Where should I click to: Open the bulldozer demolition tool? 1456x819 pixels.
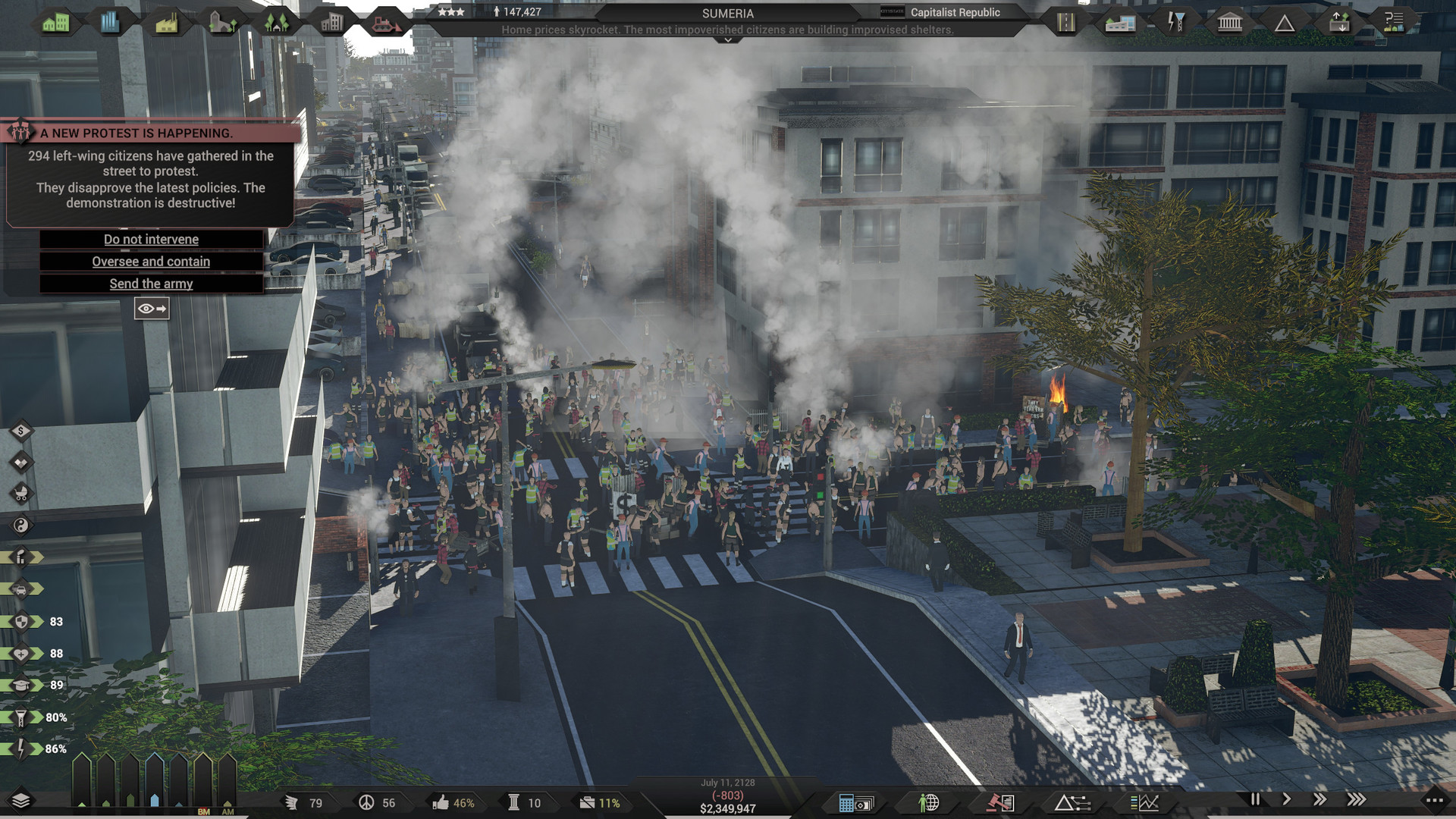(387, 21)
